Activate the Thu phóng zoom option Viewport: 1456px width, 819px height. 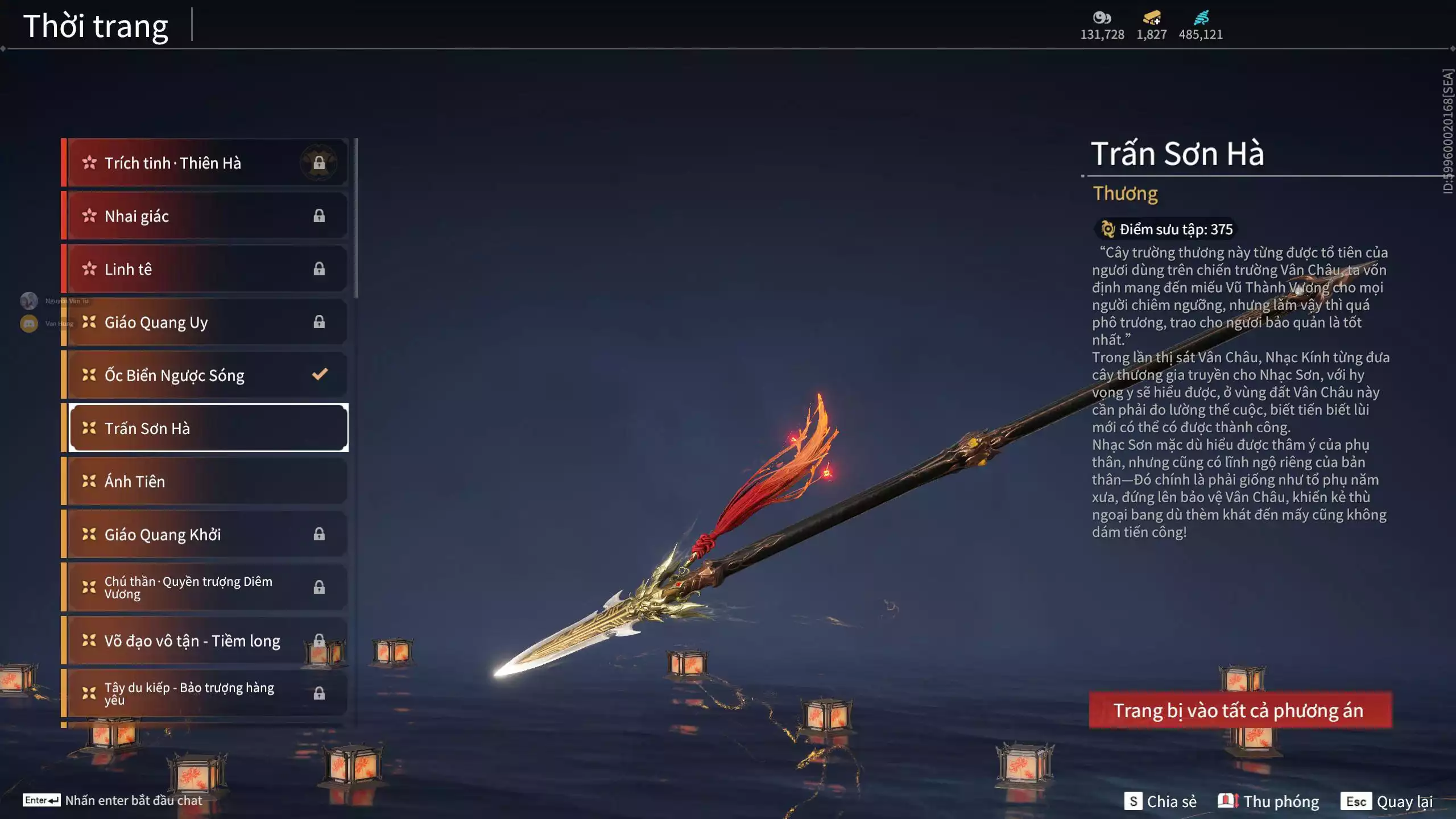point(1268,801)
